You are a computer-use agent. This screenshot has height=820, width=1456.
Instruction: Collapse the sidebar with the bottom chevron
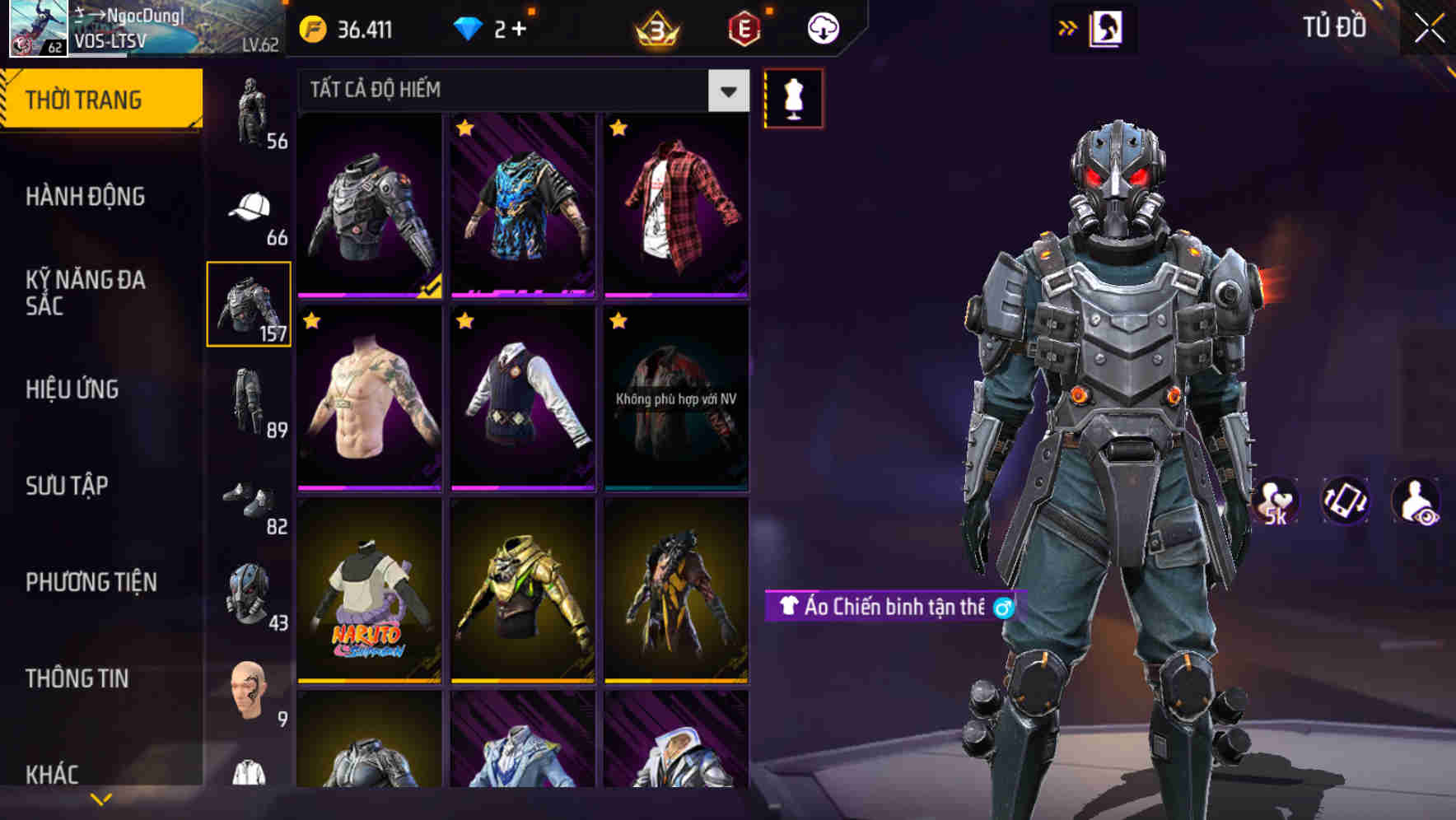coord(100,797)
